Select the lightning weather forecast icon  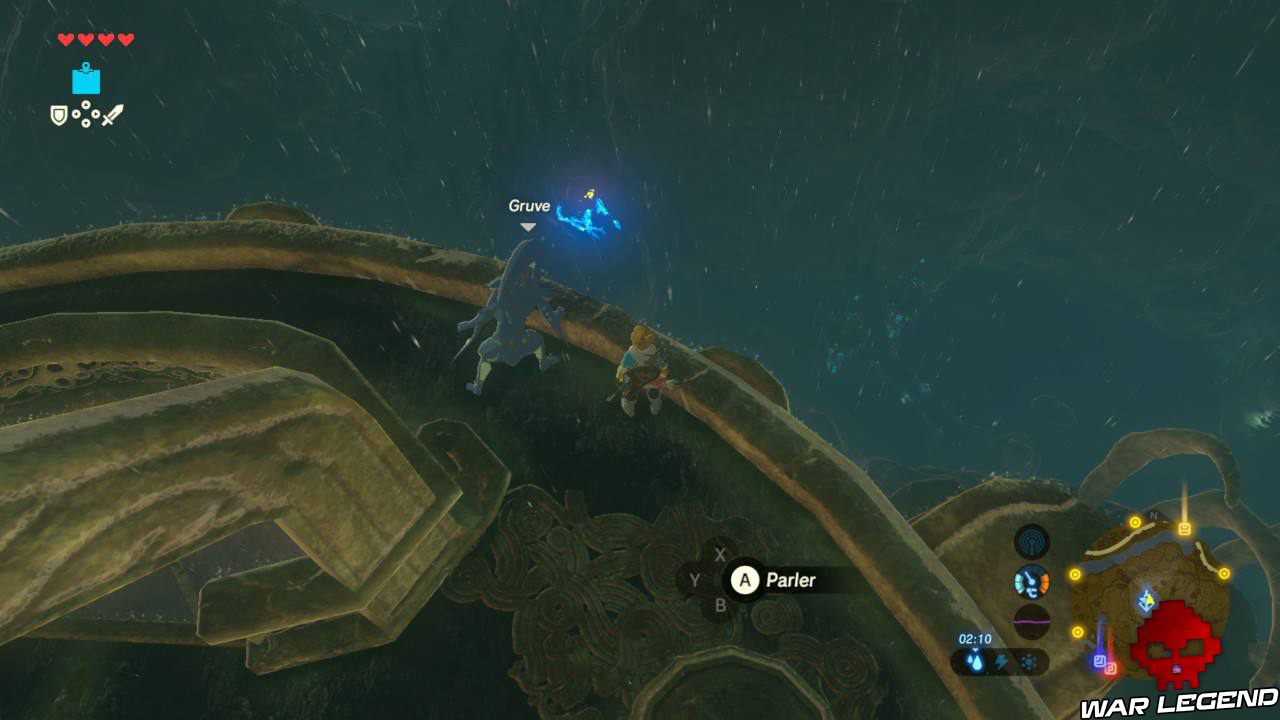1003,660
